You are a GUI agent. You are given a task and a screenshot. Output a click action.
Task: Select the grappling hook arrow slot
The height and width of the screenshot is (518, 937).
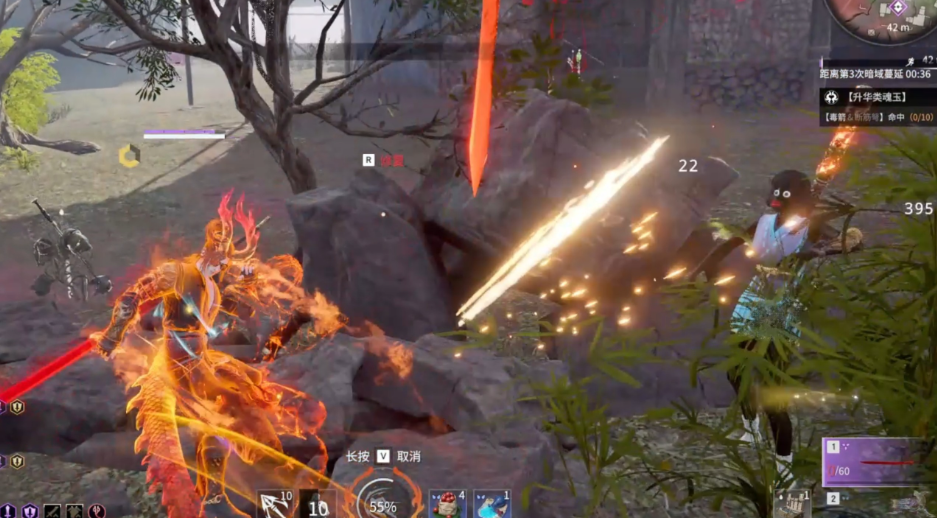tap(275, 504)
